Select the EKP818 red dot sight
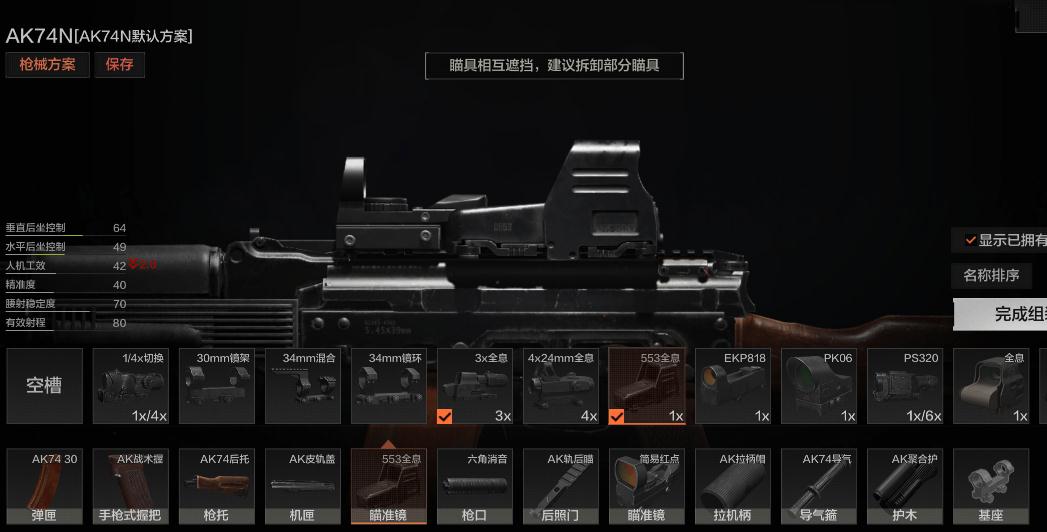This screenshot has height=532, width=1047. tap(732, 386)
